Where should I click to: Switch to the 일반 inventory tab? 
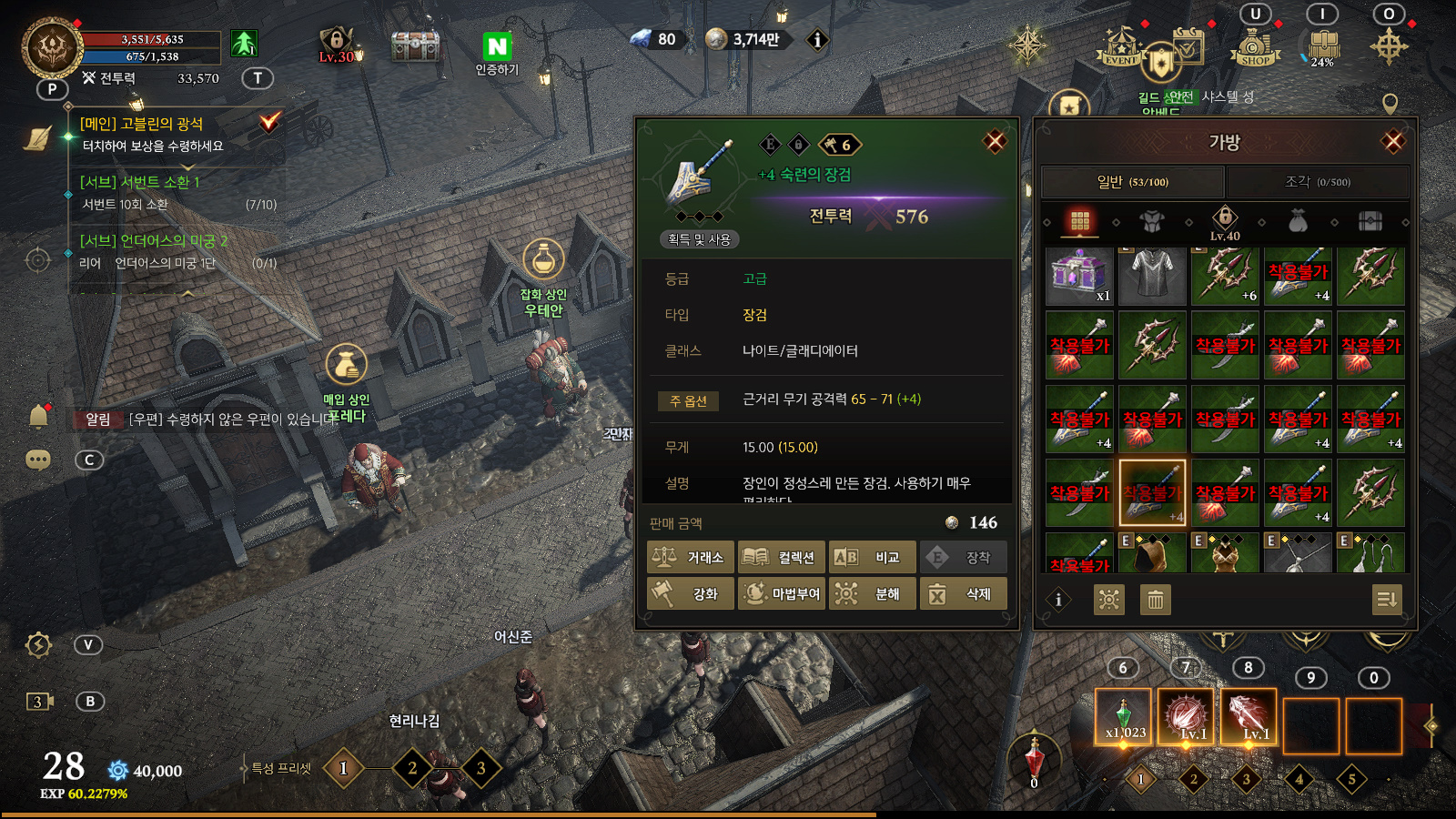[1132, 182]
